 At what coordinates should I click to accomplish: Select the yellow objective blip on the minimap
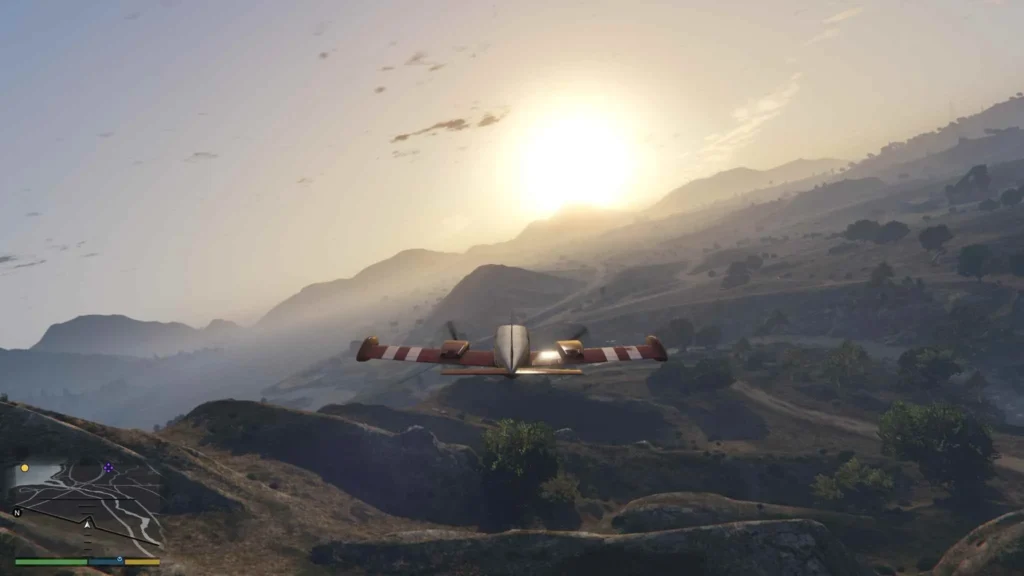25,468
